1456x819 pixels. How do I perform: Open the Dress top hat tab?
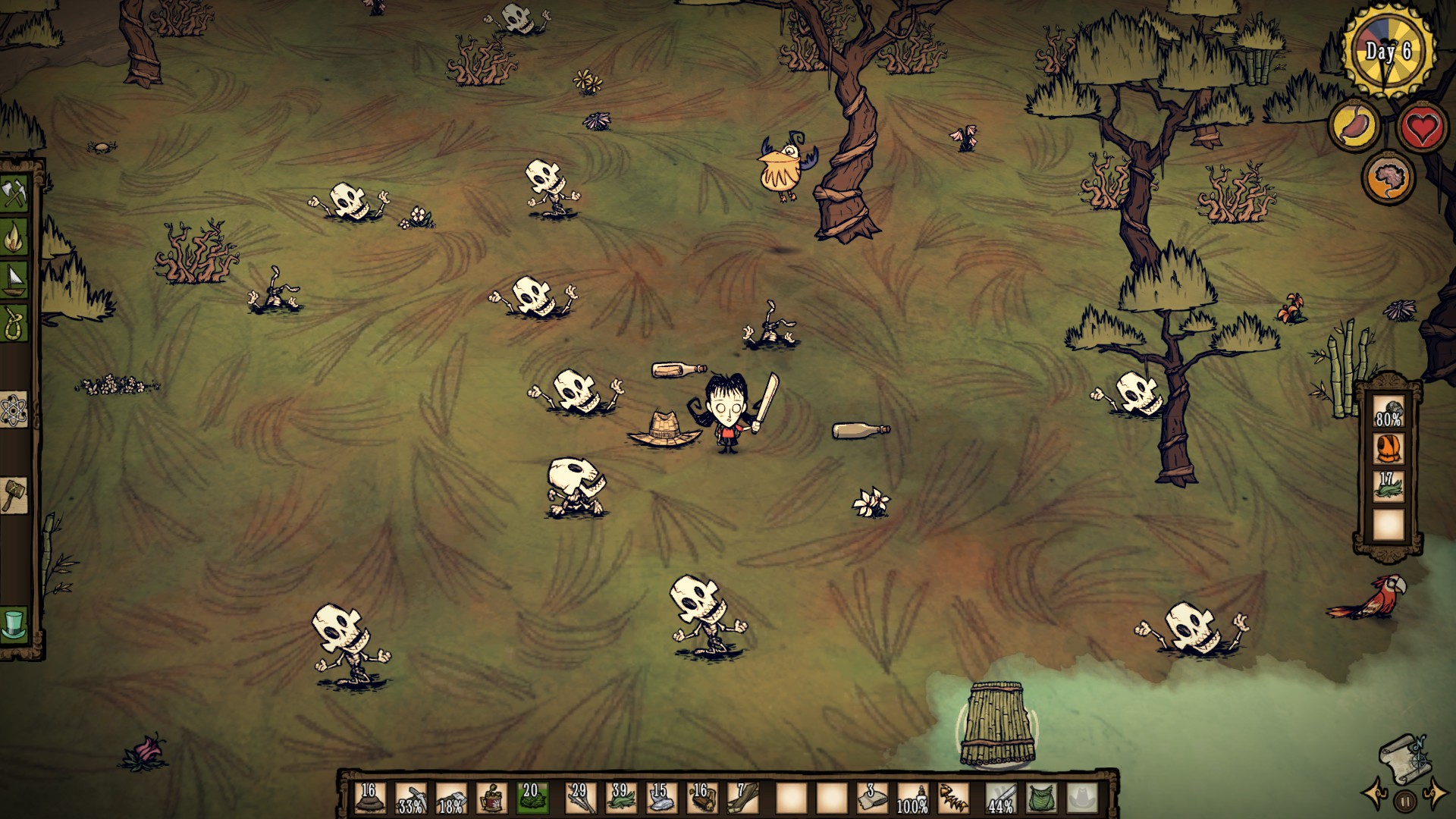click(x=14, y=624)
